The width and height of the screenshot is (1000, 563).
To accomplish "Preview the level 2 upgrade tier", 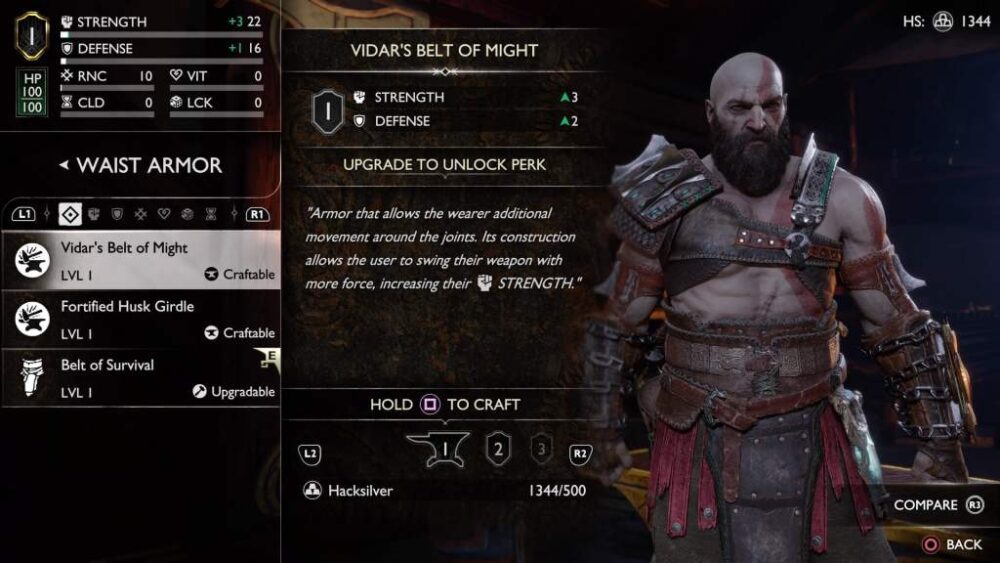I will (x=497, y=449).
